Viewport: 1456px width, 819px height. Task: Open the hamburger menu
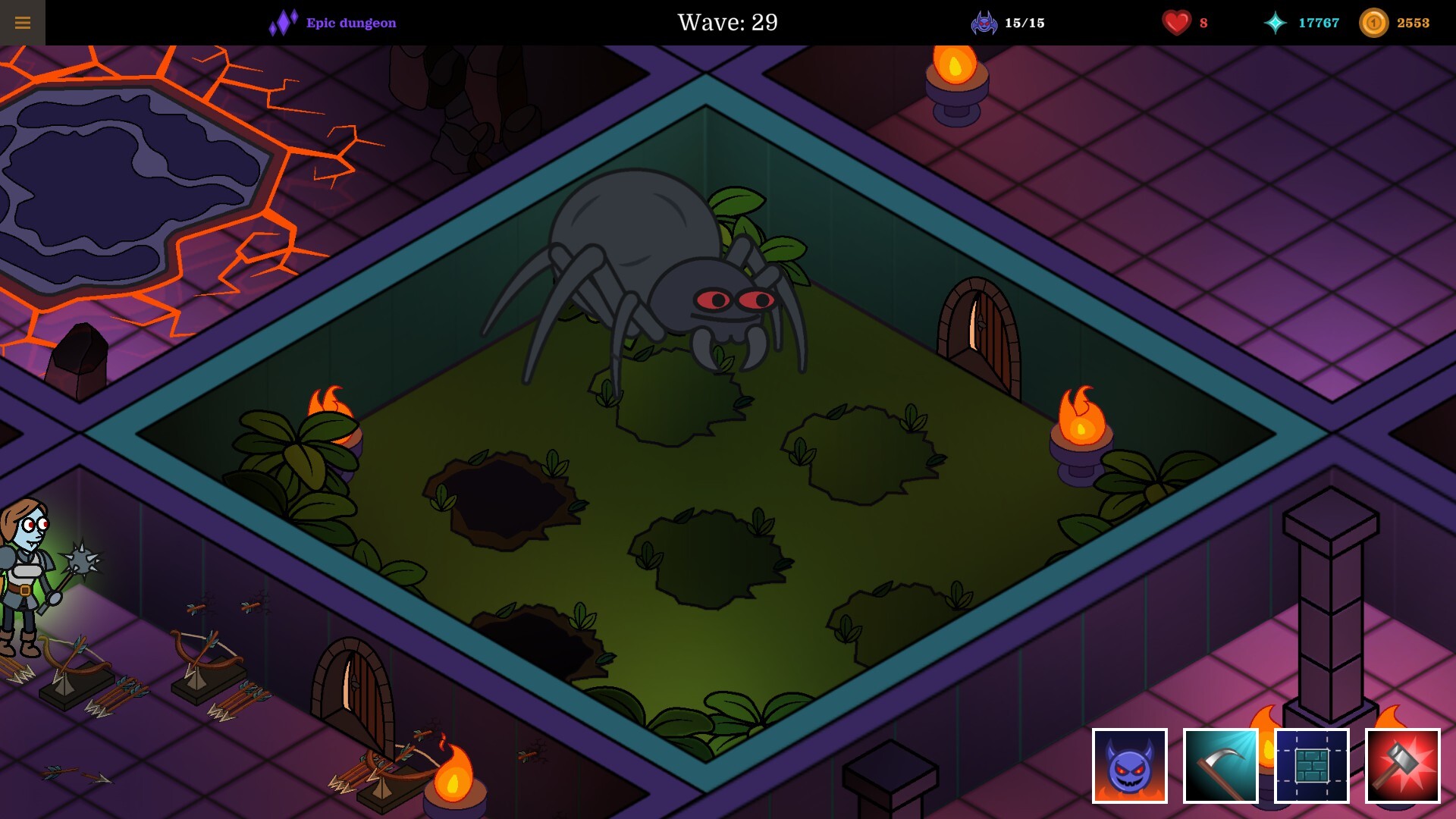point(22,22)
